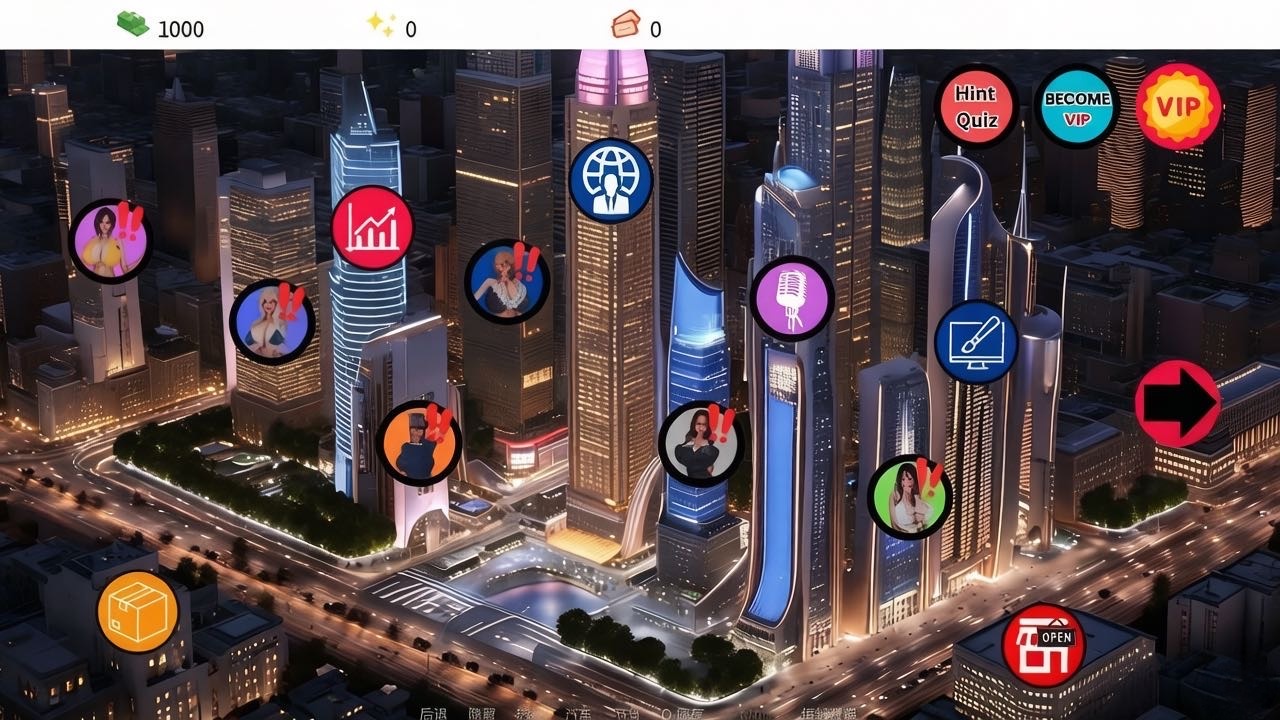Open the blue drawing monitor icon
The width and height of the screenshot is (1280, 720).
(976, 342)
